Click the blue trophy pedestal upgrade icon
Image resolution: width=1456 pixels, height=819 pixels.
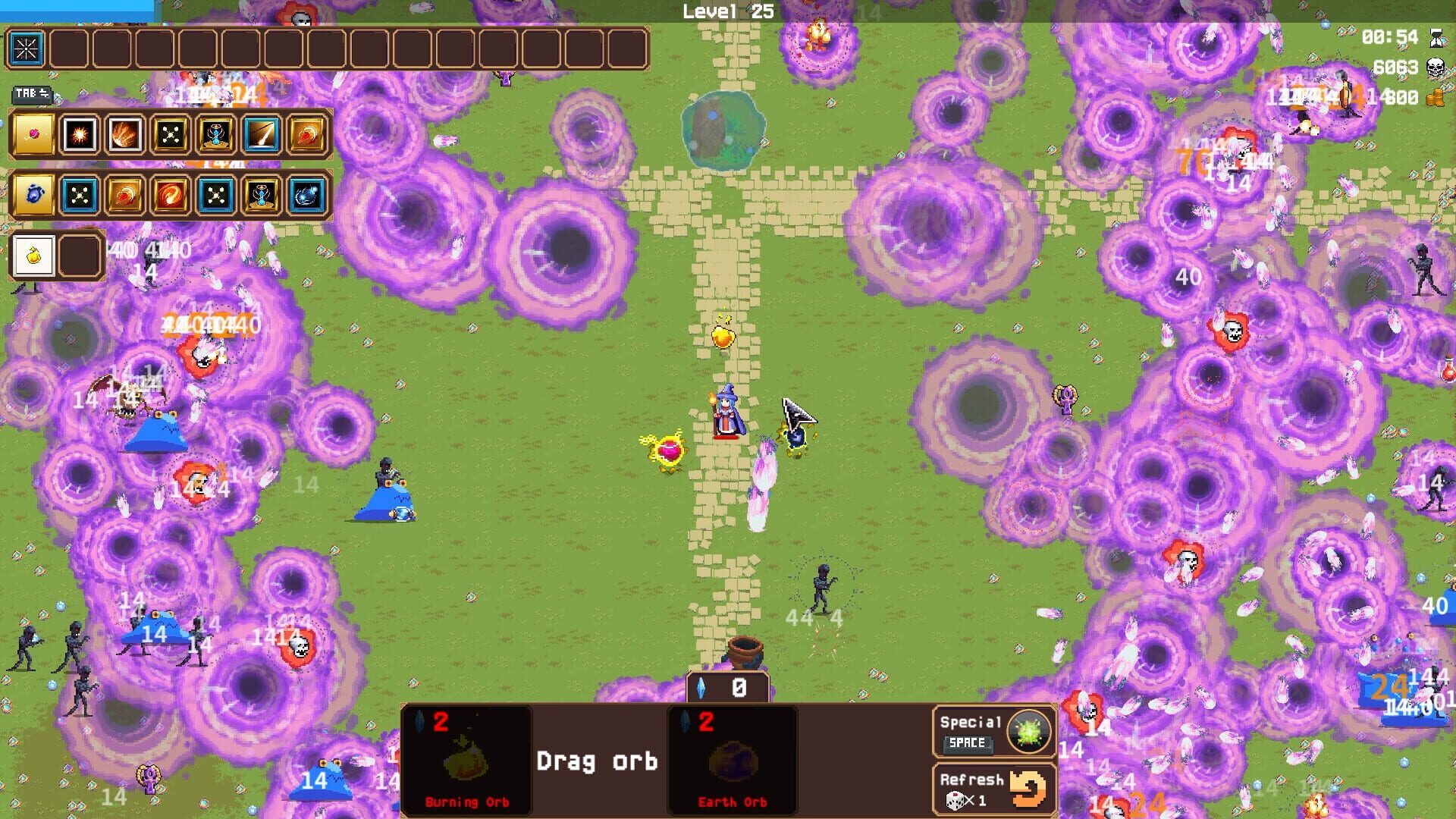[x=215, y=134]
